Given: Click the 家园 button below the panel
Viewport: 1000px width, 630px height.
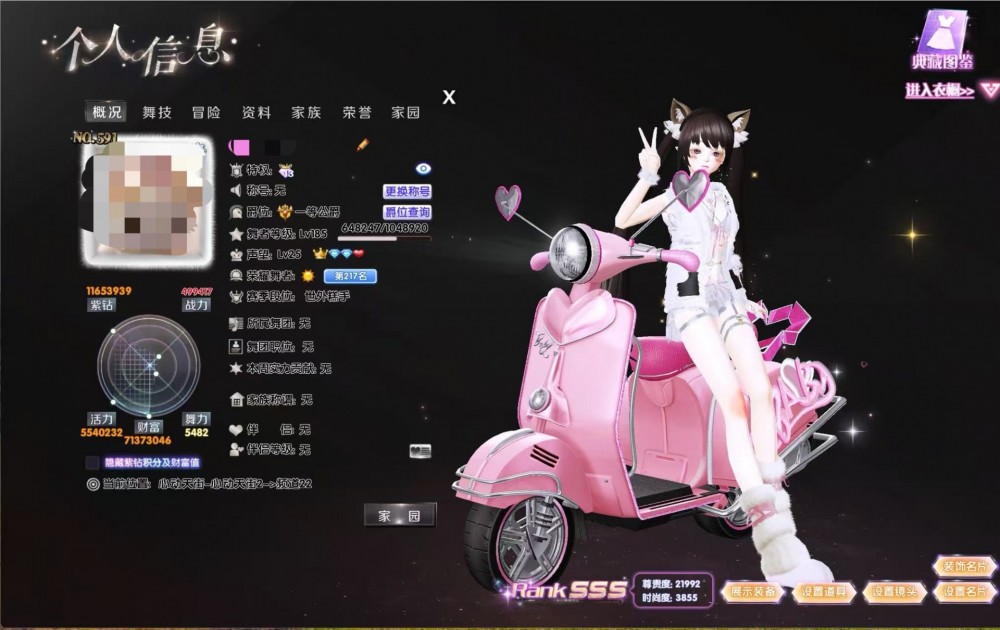Looking at the screenshot, I should tap(399, 515).
